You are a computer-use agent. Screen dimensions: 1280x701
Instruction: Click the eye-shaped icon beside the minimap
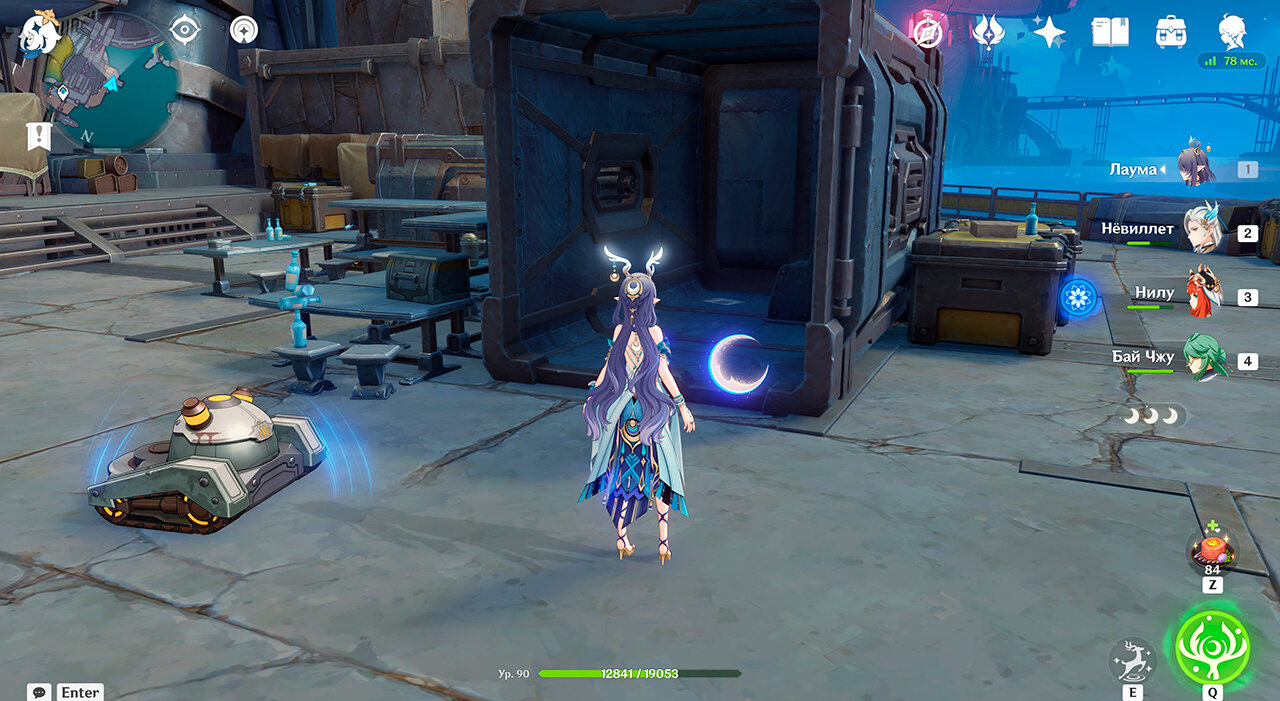pos(185,30)
